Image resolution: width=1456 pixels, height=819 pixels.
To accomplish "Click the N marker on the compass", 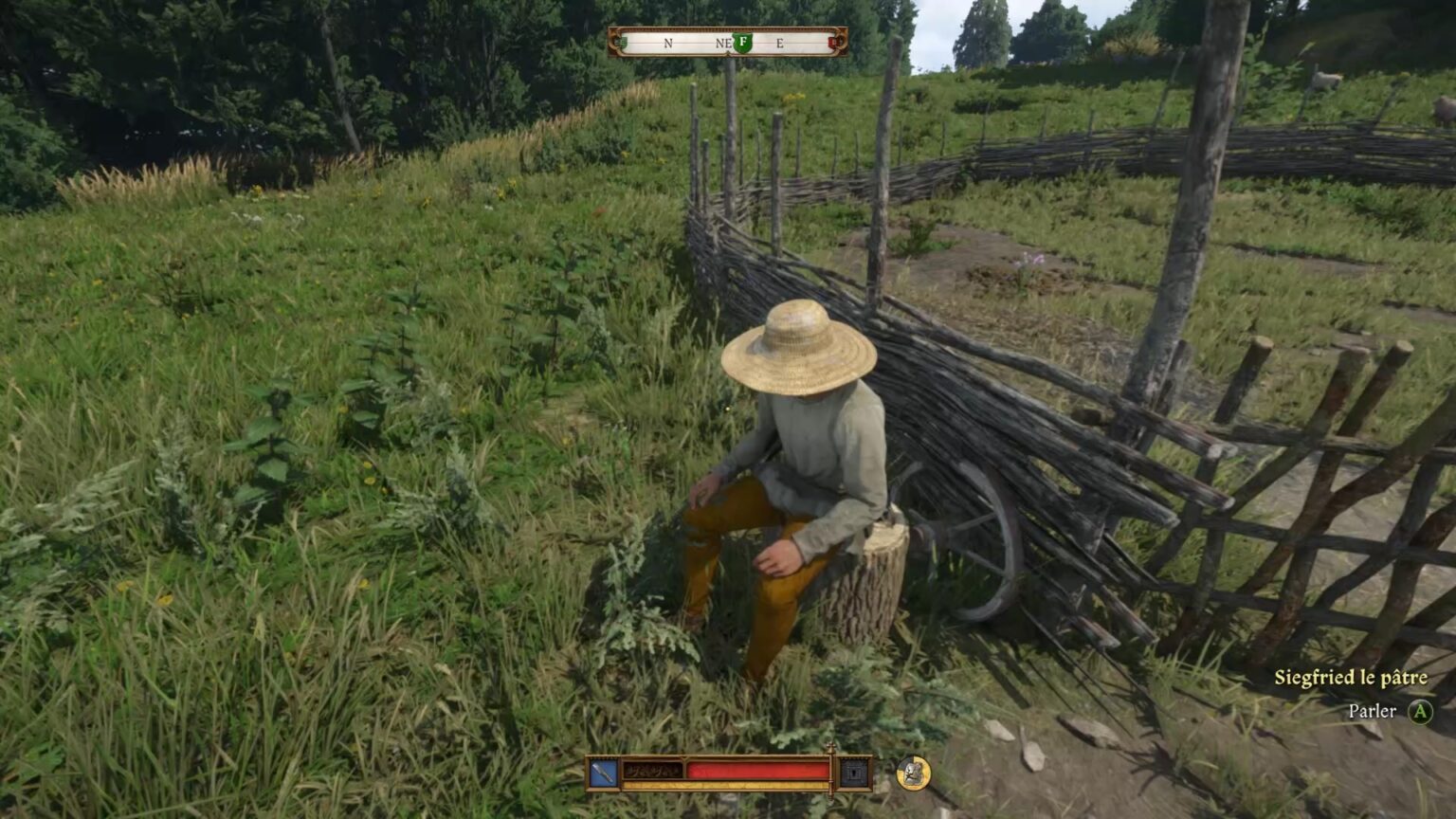I will (668, 43).
